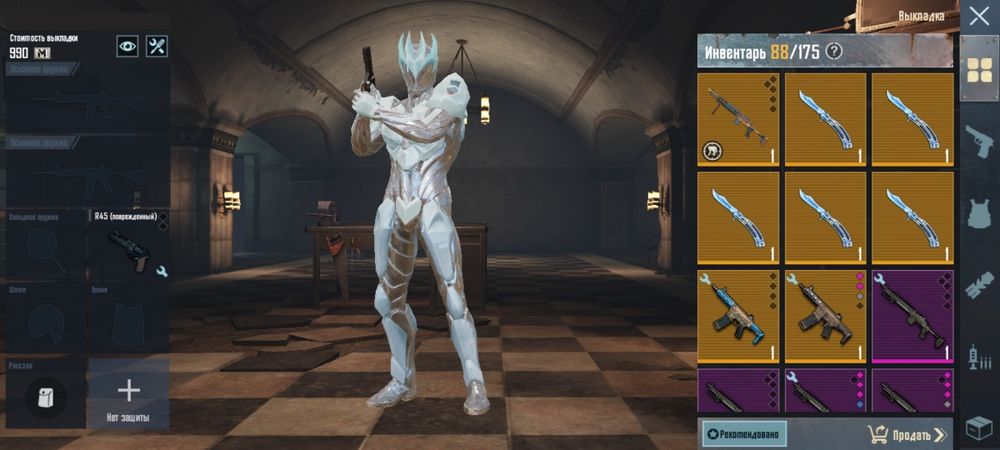The height and width of the screenshot is (450, 1000).
Task: Show the inventory help question mark
Action: (x=834, y=51)
